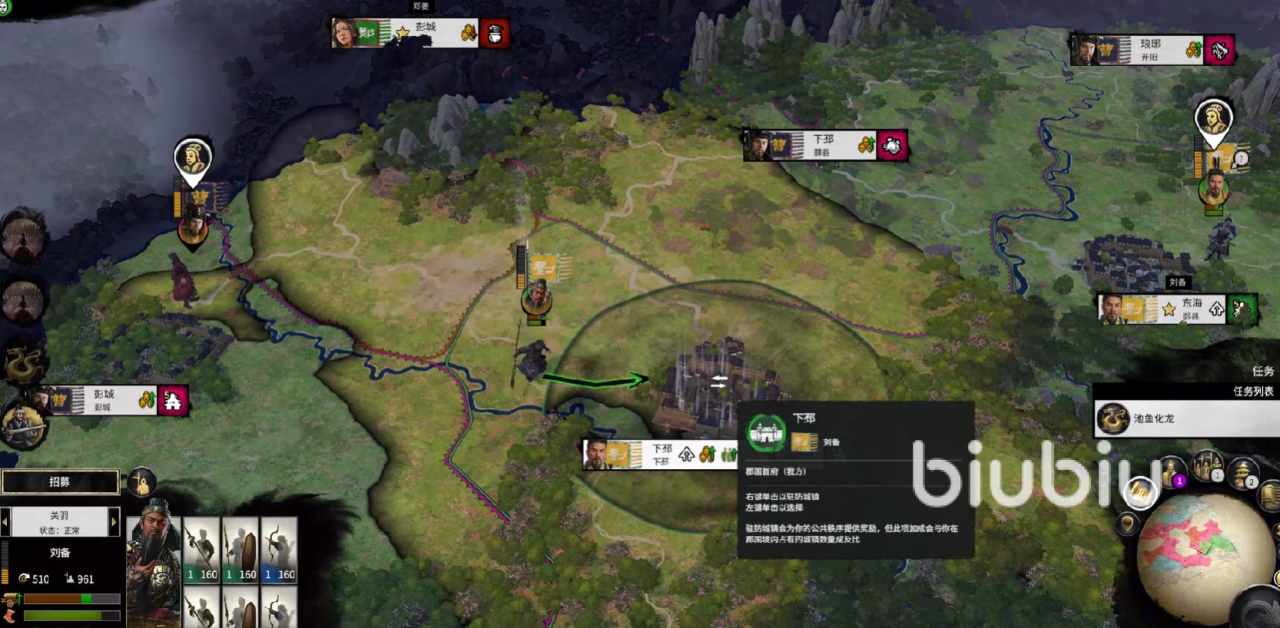Open the character icon with purple 1 badge

1170,472
